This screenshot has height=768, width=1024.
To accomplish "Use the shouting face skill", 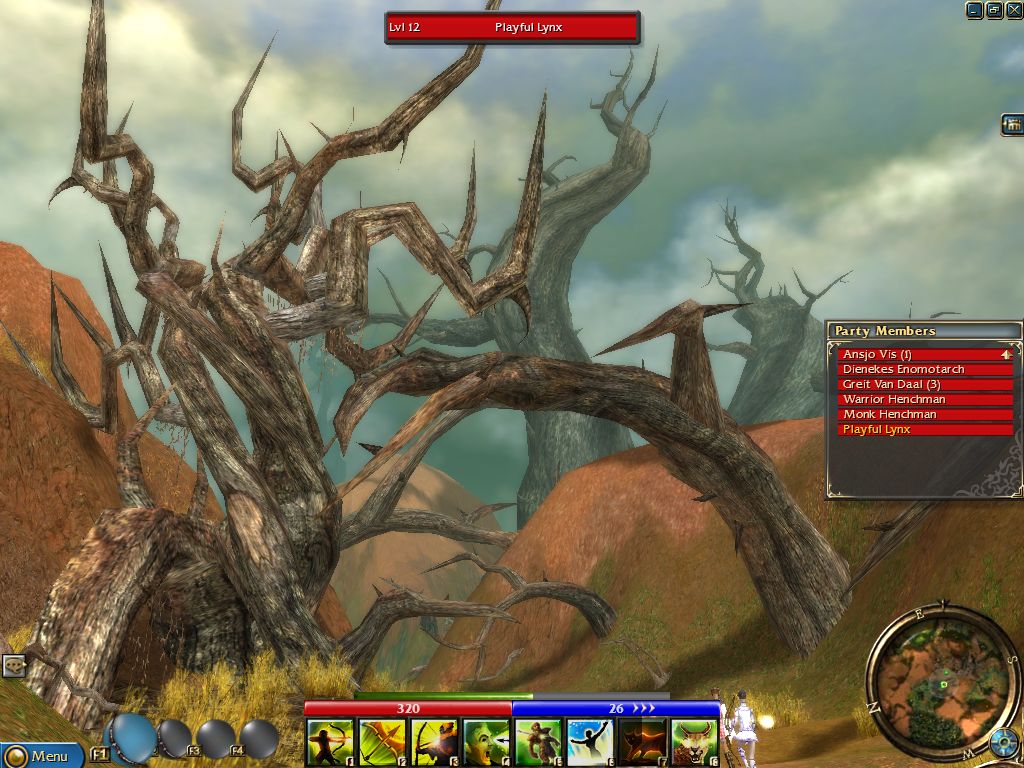I will coord(485,743).
